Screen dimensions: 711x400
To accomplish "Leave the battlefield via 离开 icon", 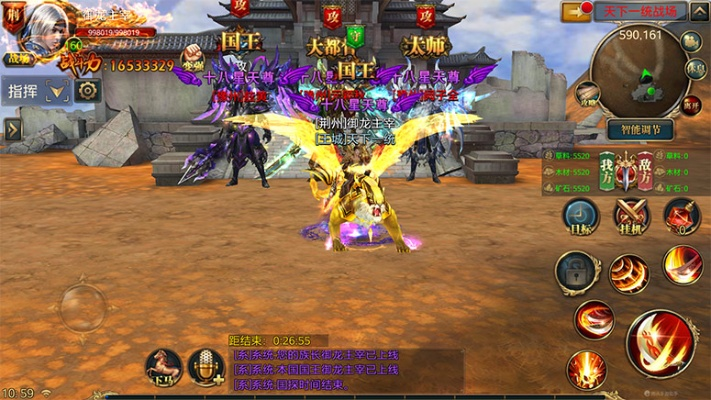I will pyautogui.click(x=690, y=104).
